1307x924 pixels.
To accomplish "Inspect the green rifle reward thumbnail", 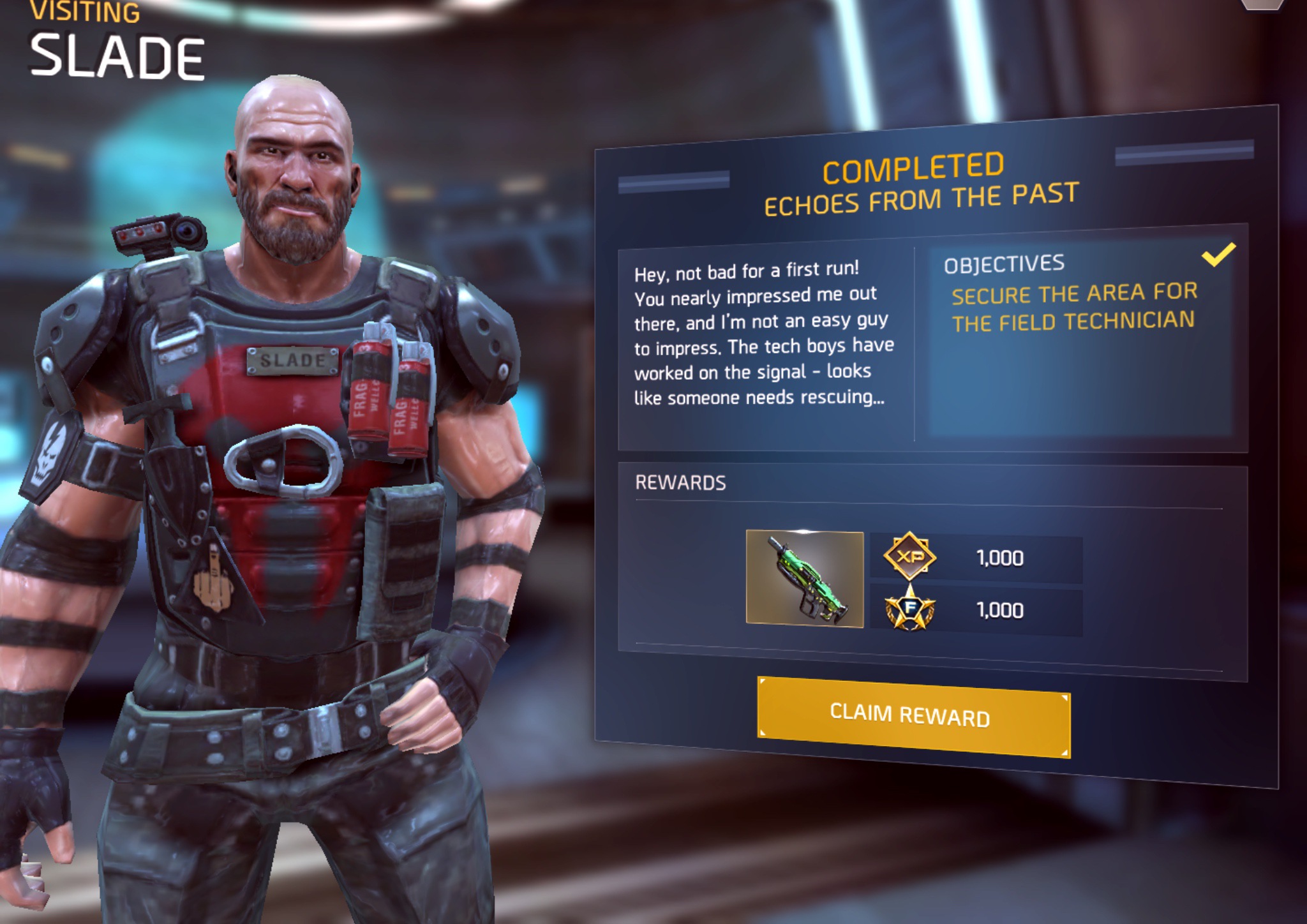I will click(x=805, y=579).
